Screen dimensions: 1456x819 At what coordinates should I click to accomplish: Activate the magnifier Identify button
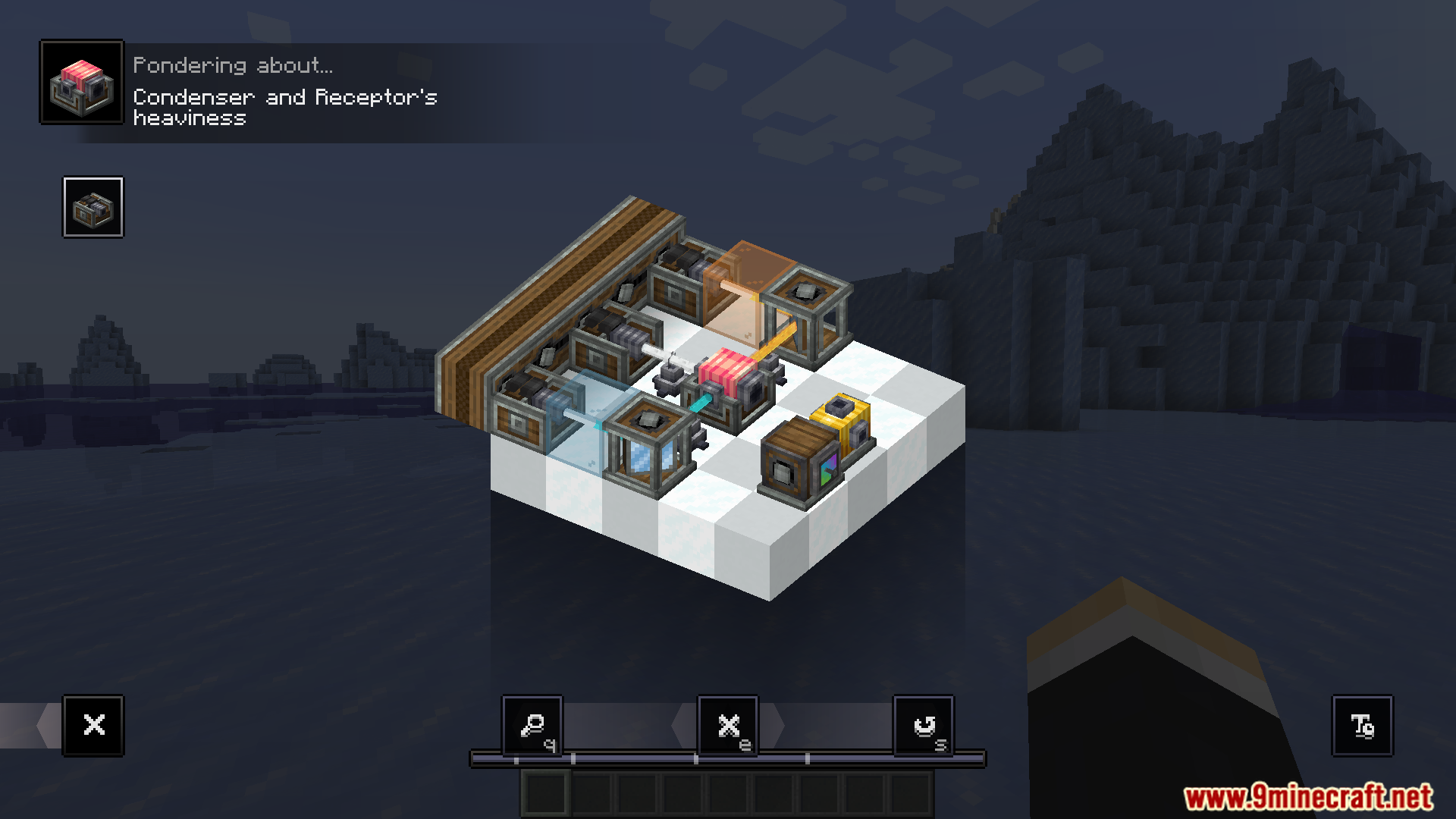coord(532,726)
